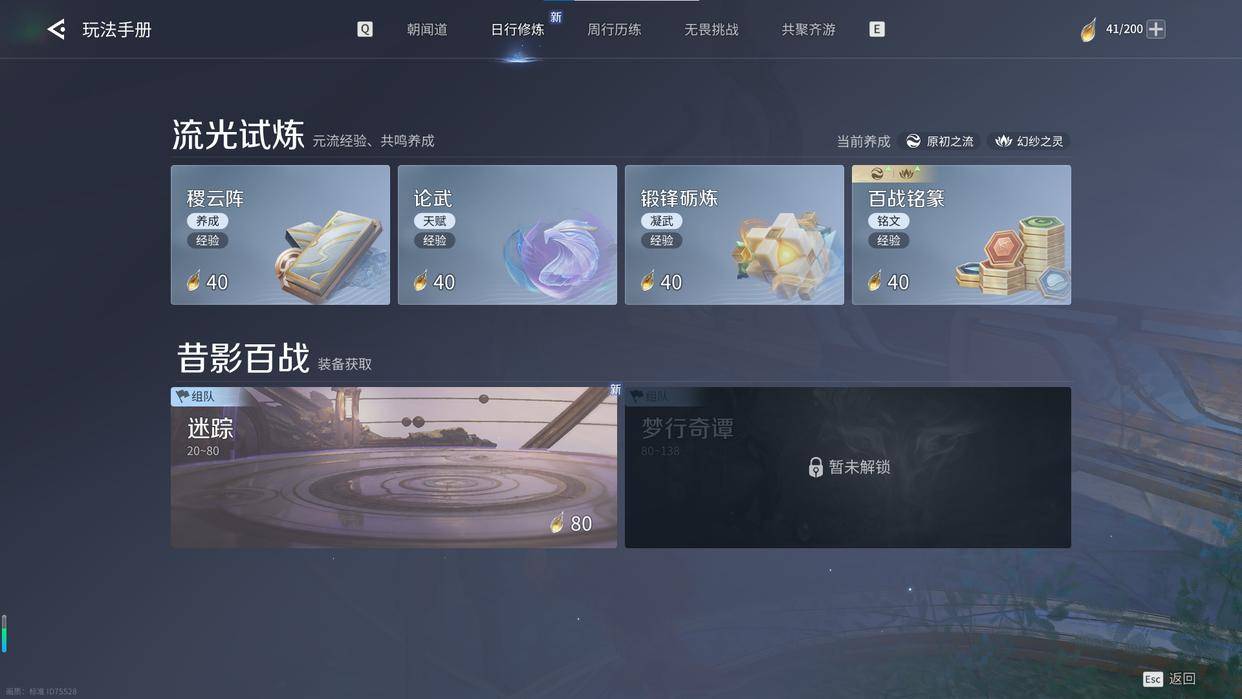
Task: Enter the 迷踪 team dungeon
Action: pos(393,467)
